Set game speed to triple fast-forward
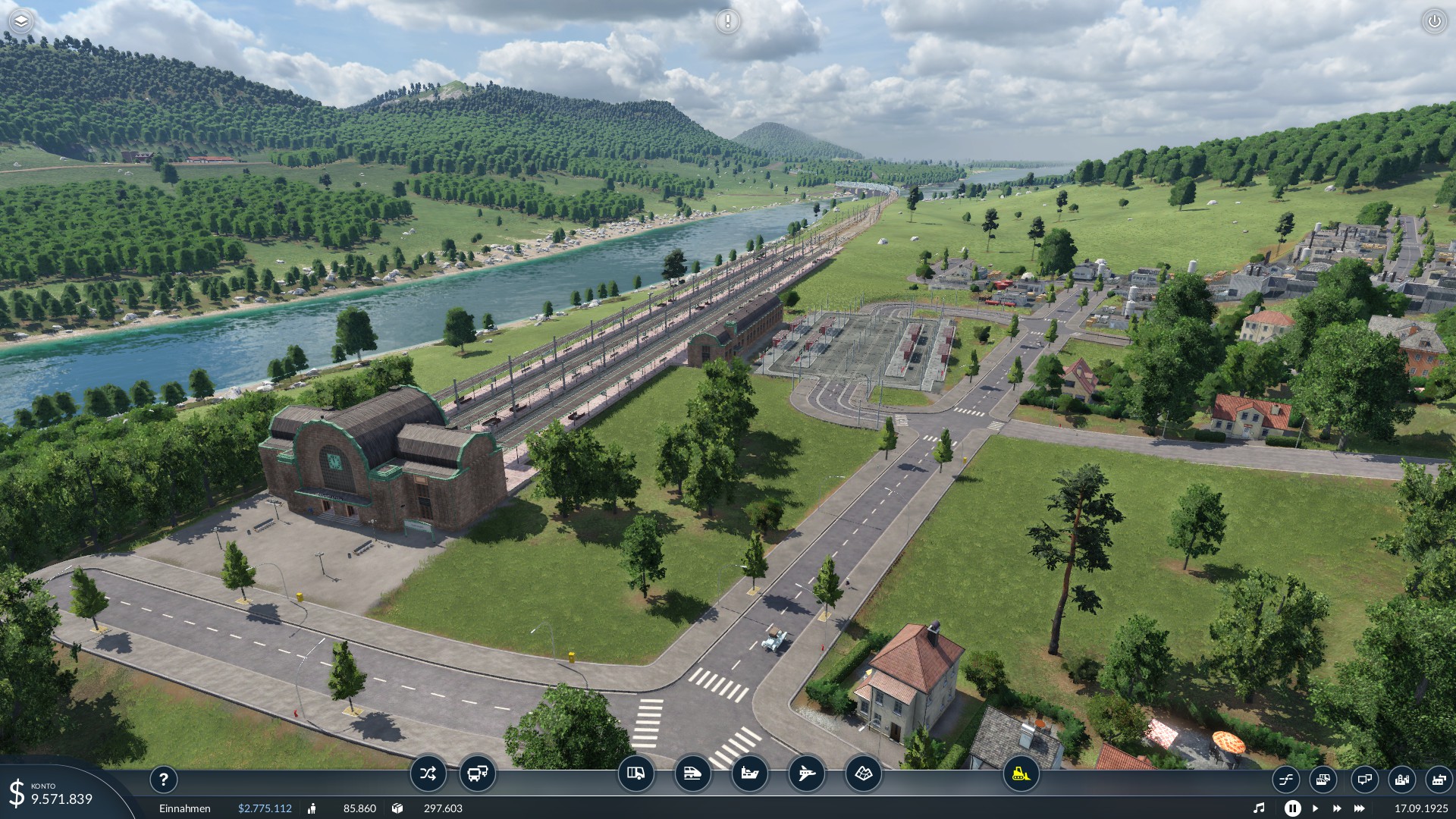Image resolution: width=1456 pixels, height=819 pixels. click(x=1359, y=808)
